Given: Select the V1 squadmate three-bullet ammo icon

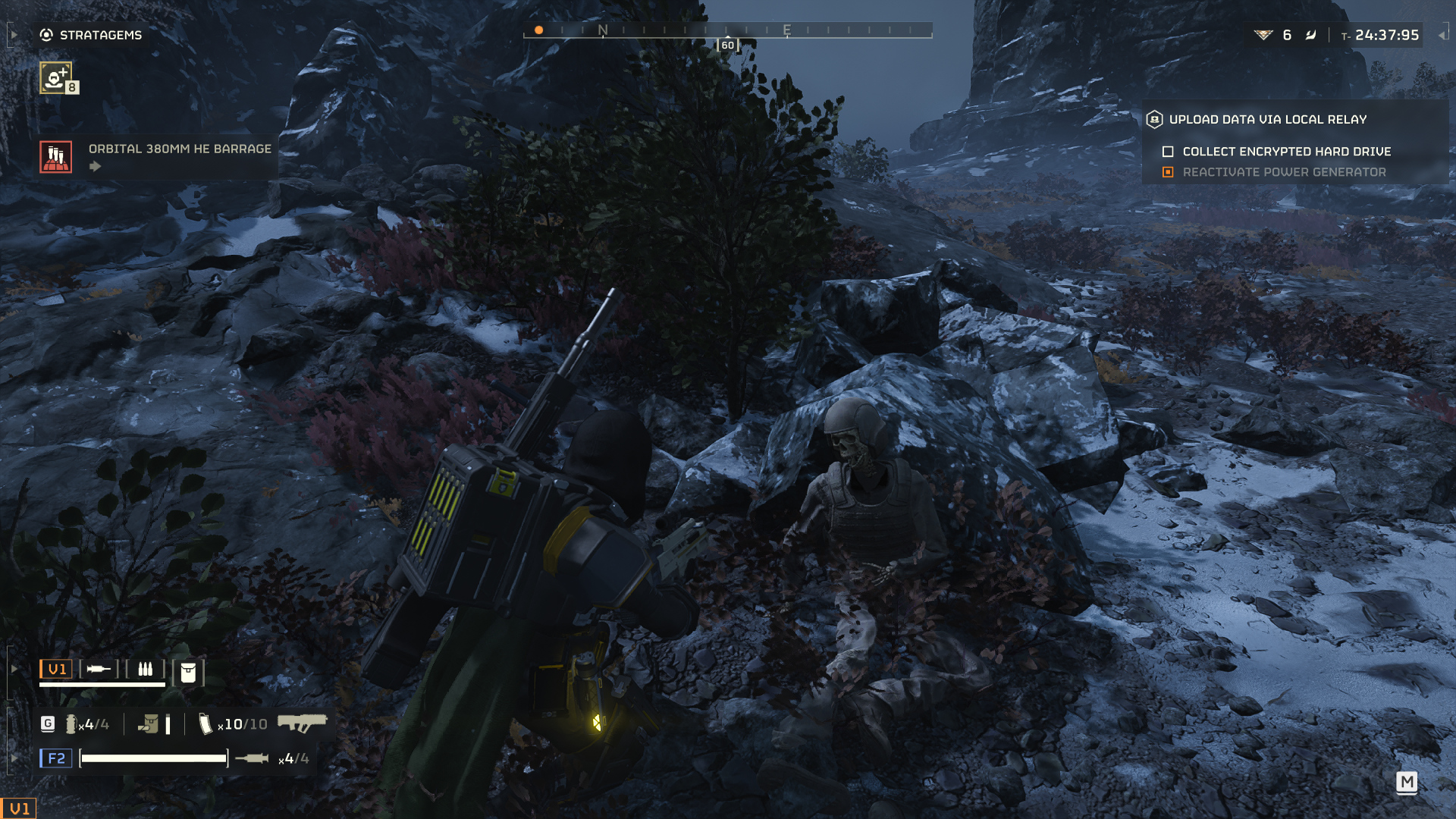Looking at the screenshot, I should (x=145, y=669).
